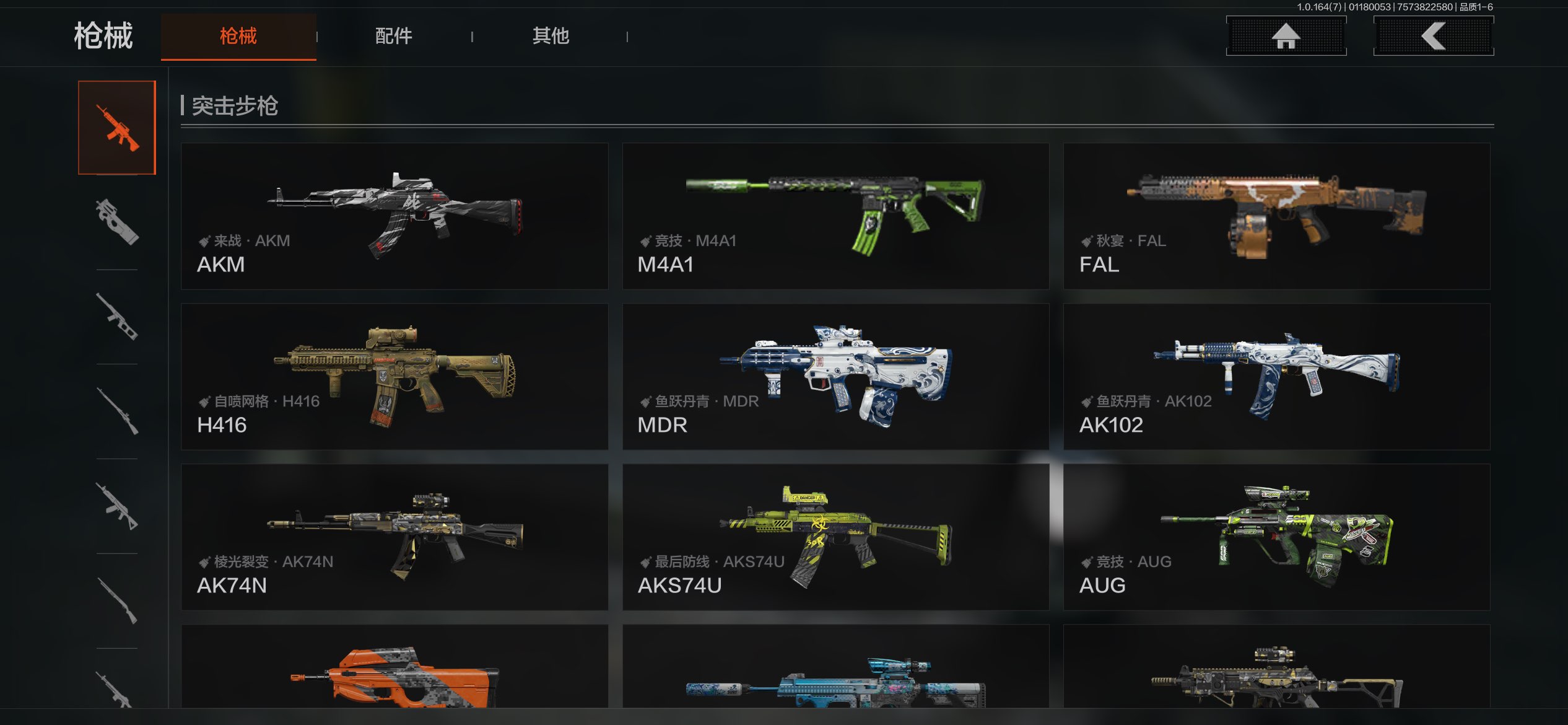Open the 配件 tab
The height and width of the screenshot is (725, 1568).
pyautogui.click(x=394, y=36)
